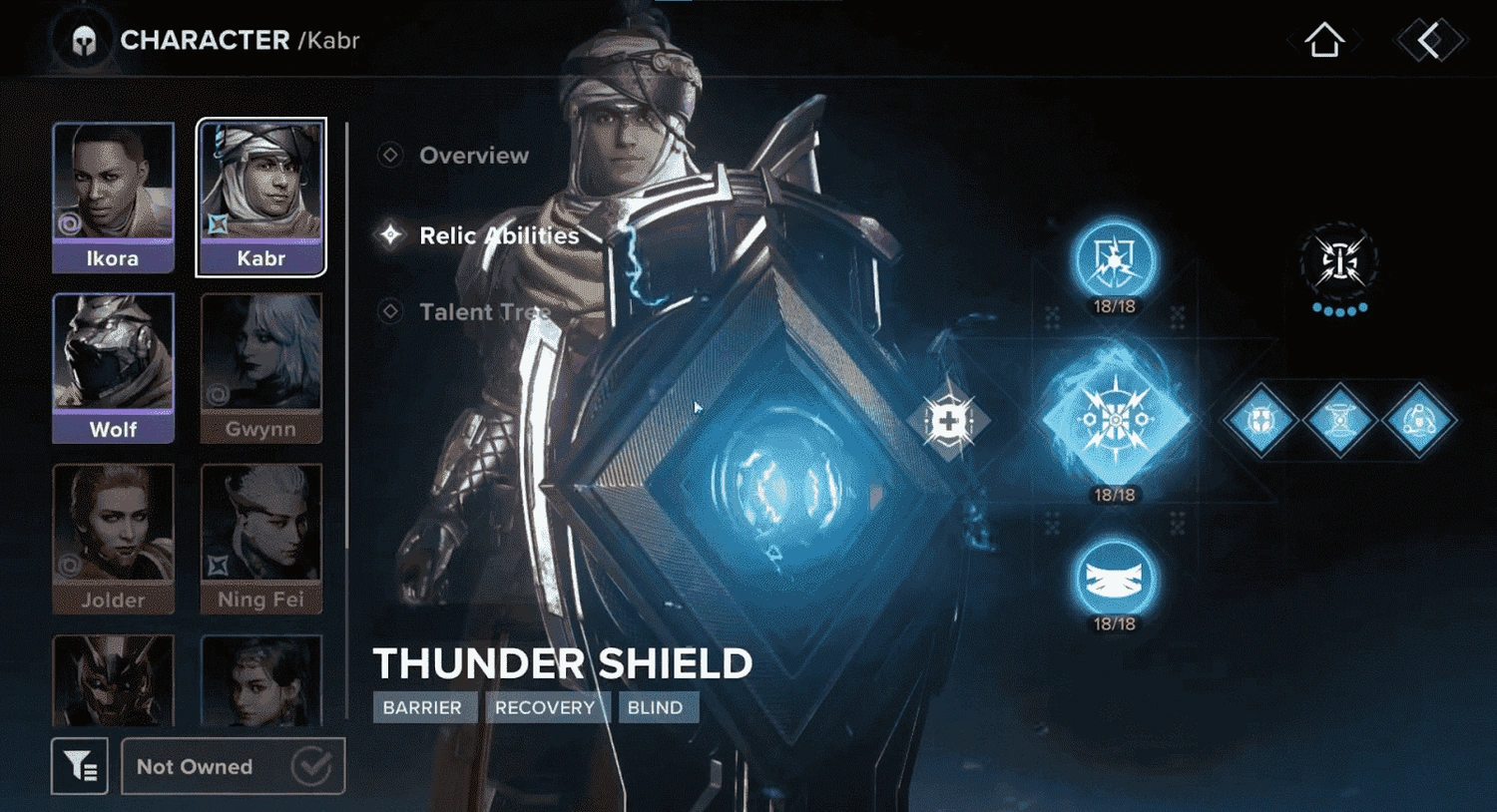
Task: Click the Home icon in the top bar
Action: click(x=1324, y=40)
